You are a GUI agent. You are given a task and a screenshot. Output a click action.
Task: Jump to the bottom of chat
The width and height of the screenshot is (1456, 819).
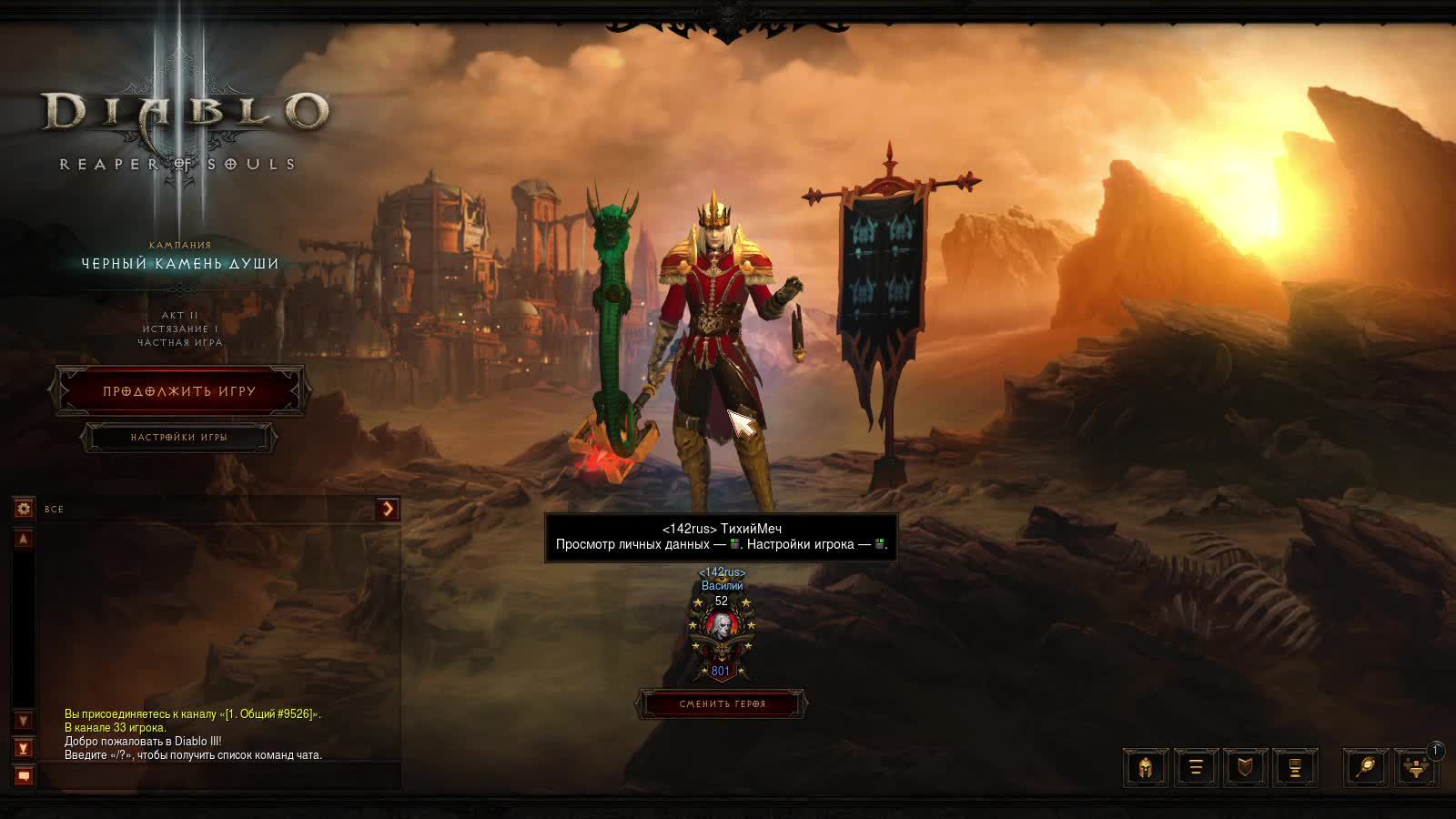(24, 748)
